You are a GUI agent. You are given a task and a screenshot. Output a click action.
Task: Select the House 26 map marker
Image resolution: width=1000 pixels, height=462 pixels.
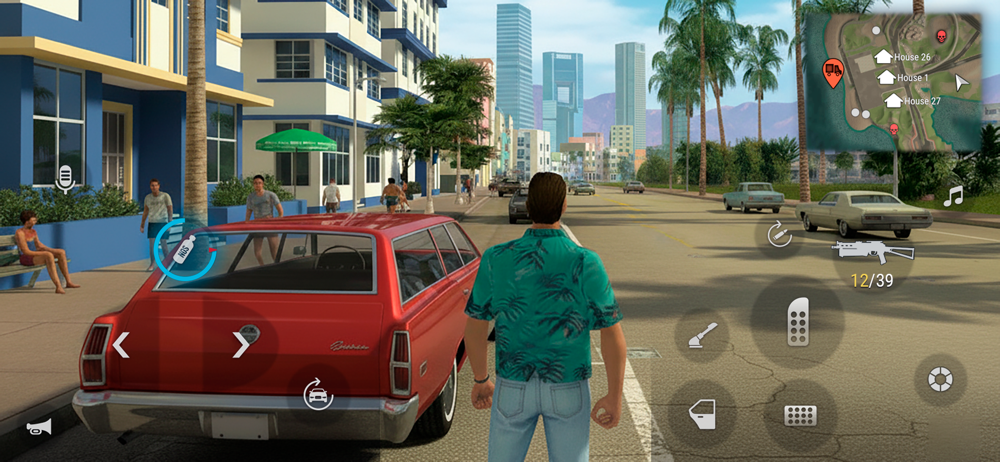click(x=883, y=57)
